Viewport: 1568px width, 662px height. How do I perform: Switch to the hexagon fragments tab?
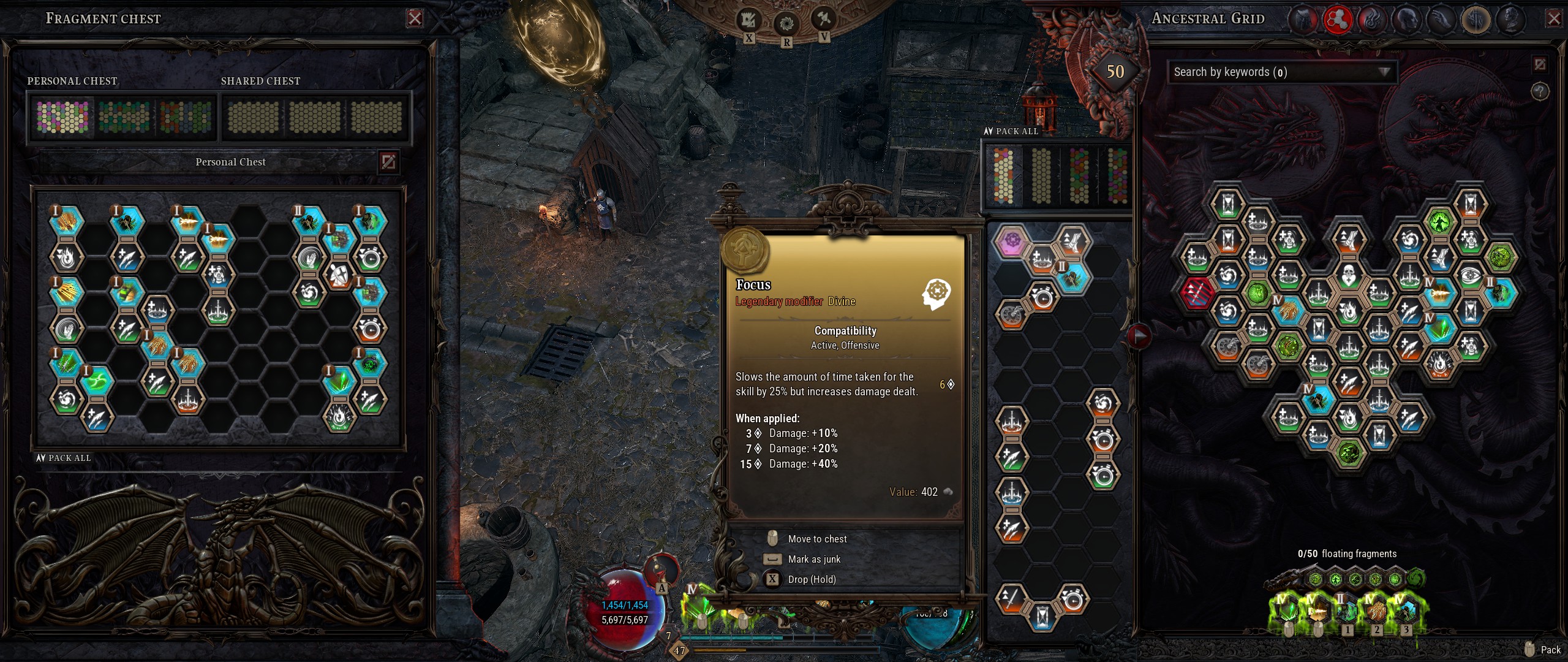pyautogui.click(x=1338, y=20)
